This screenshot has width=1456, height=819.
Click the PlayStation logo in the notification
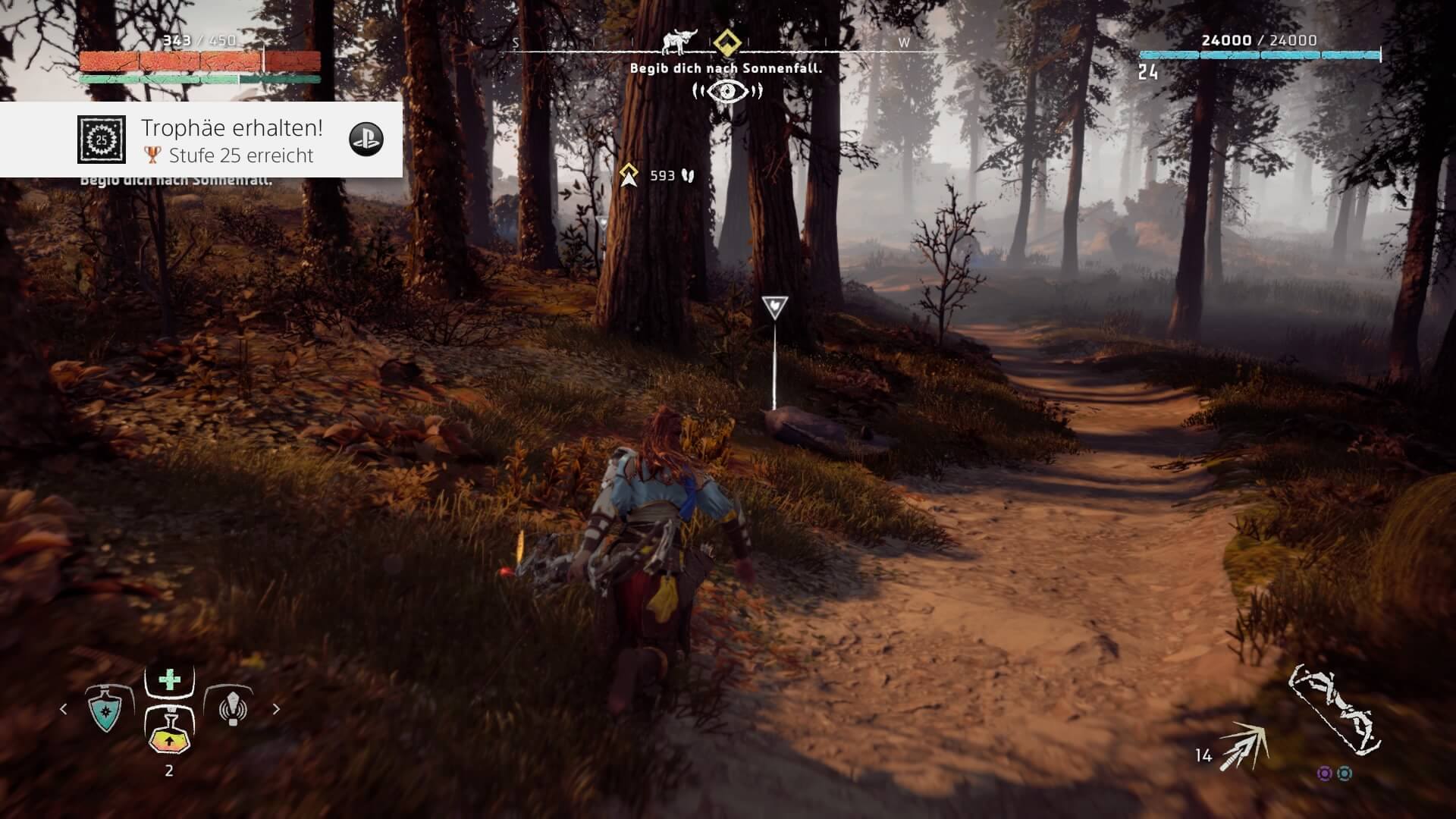point(366,140)
